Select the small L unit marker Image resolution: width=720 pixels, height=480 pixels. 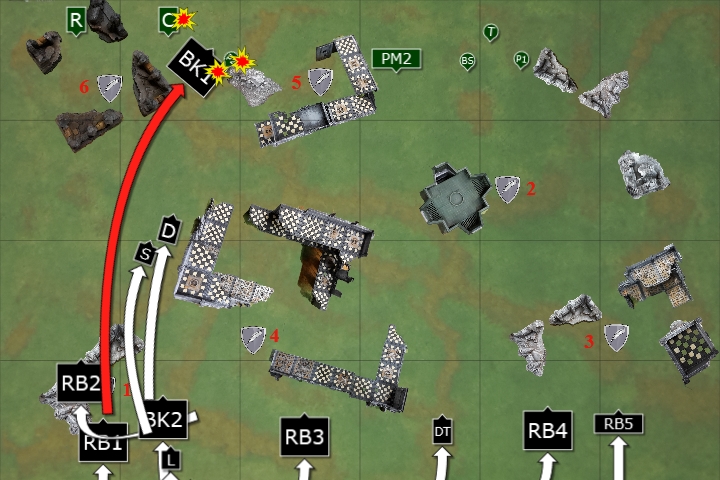tap(170, 459)
